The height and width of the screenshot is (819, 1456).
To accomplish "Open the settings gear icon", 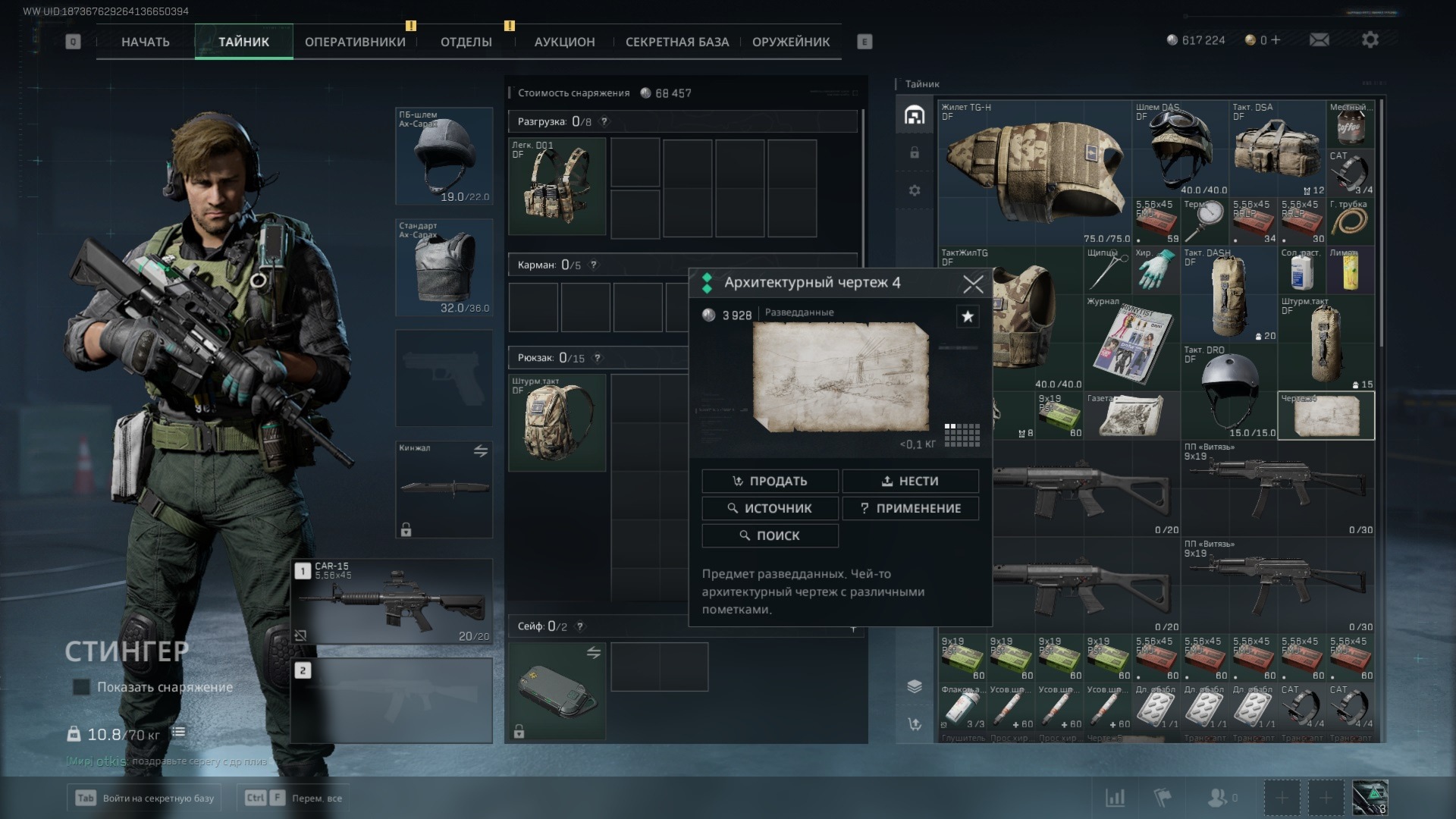I will (1370, 40).
